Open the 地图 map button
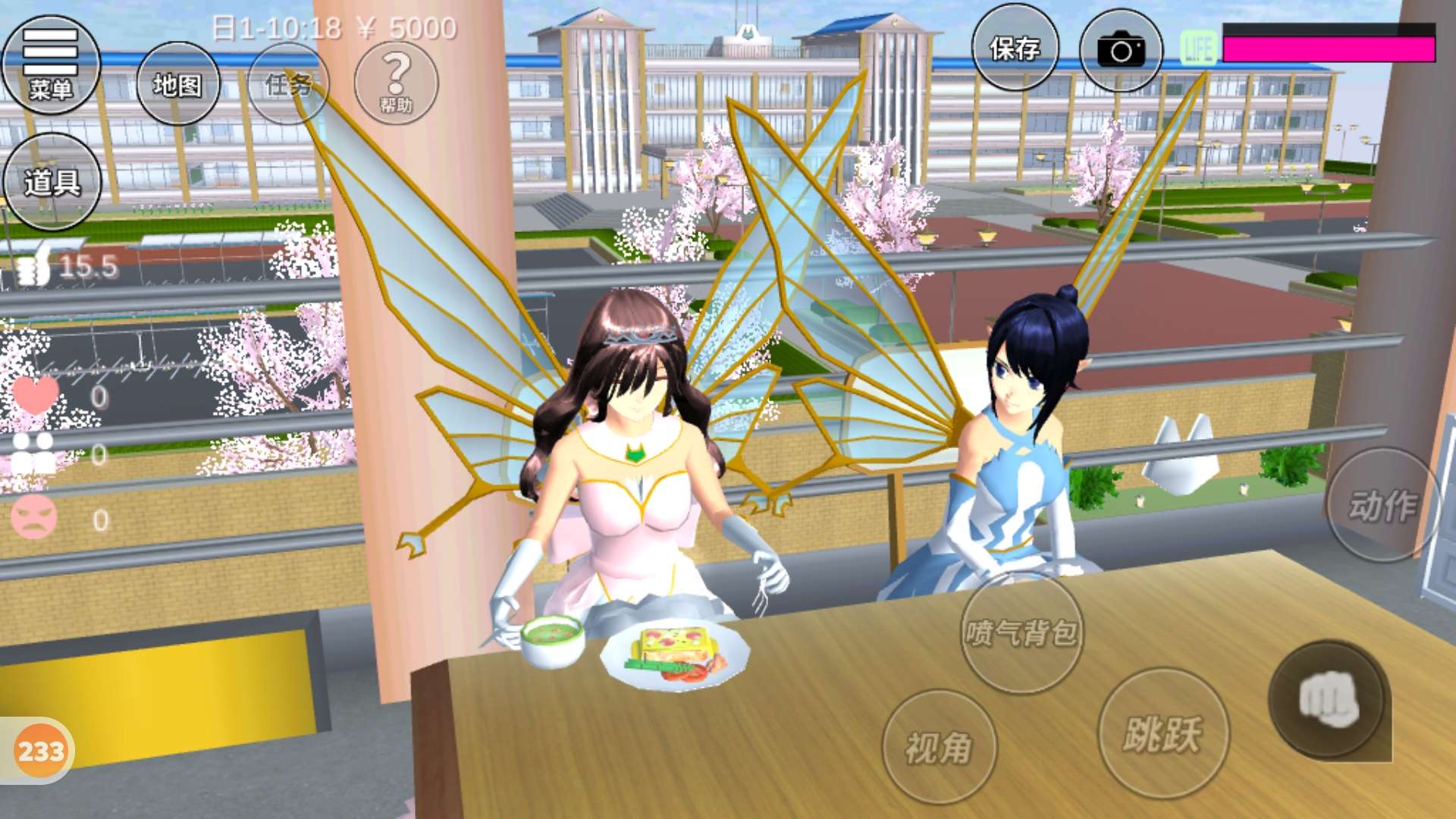This screenshot has width=1456, height=819. coord(178,84)
